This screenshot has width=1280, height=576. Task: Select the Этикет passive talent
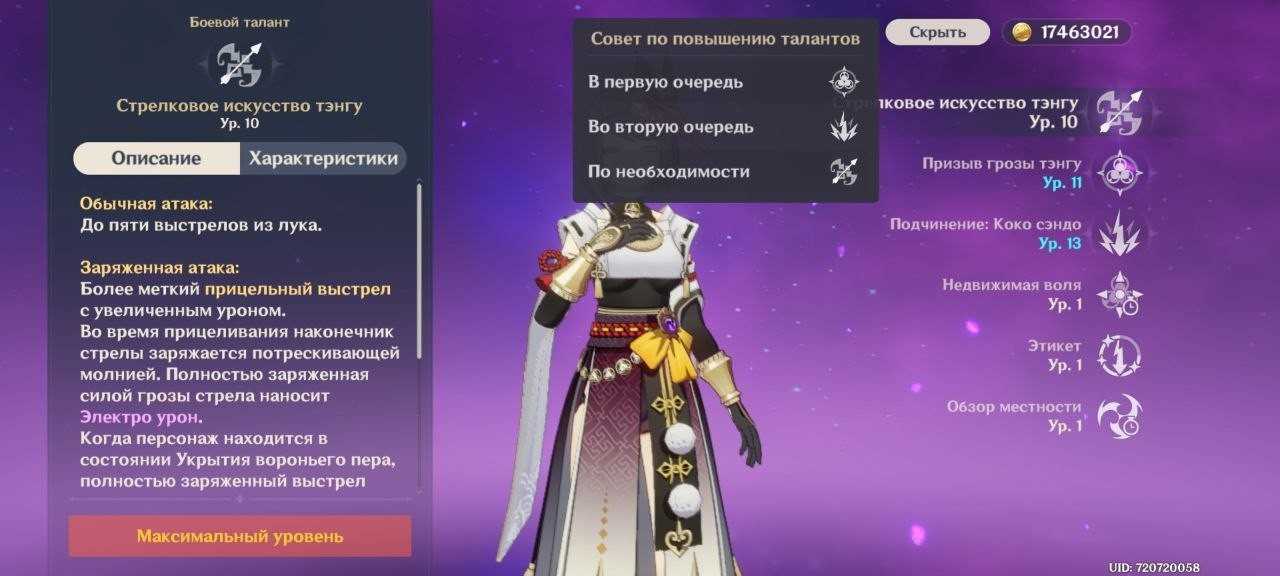tap(1119, 355)
